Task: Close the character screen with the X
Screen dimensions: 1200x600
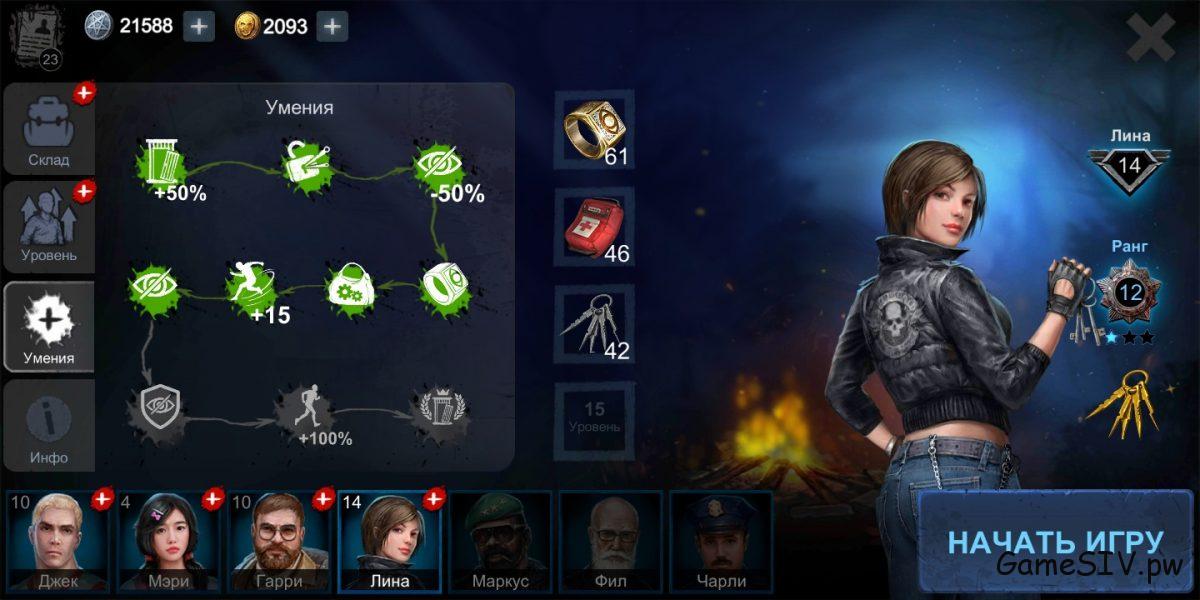Action: pyautogui.click(x=1150, y=39)
